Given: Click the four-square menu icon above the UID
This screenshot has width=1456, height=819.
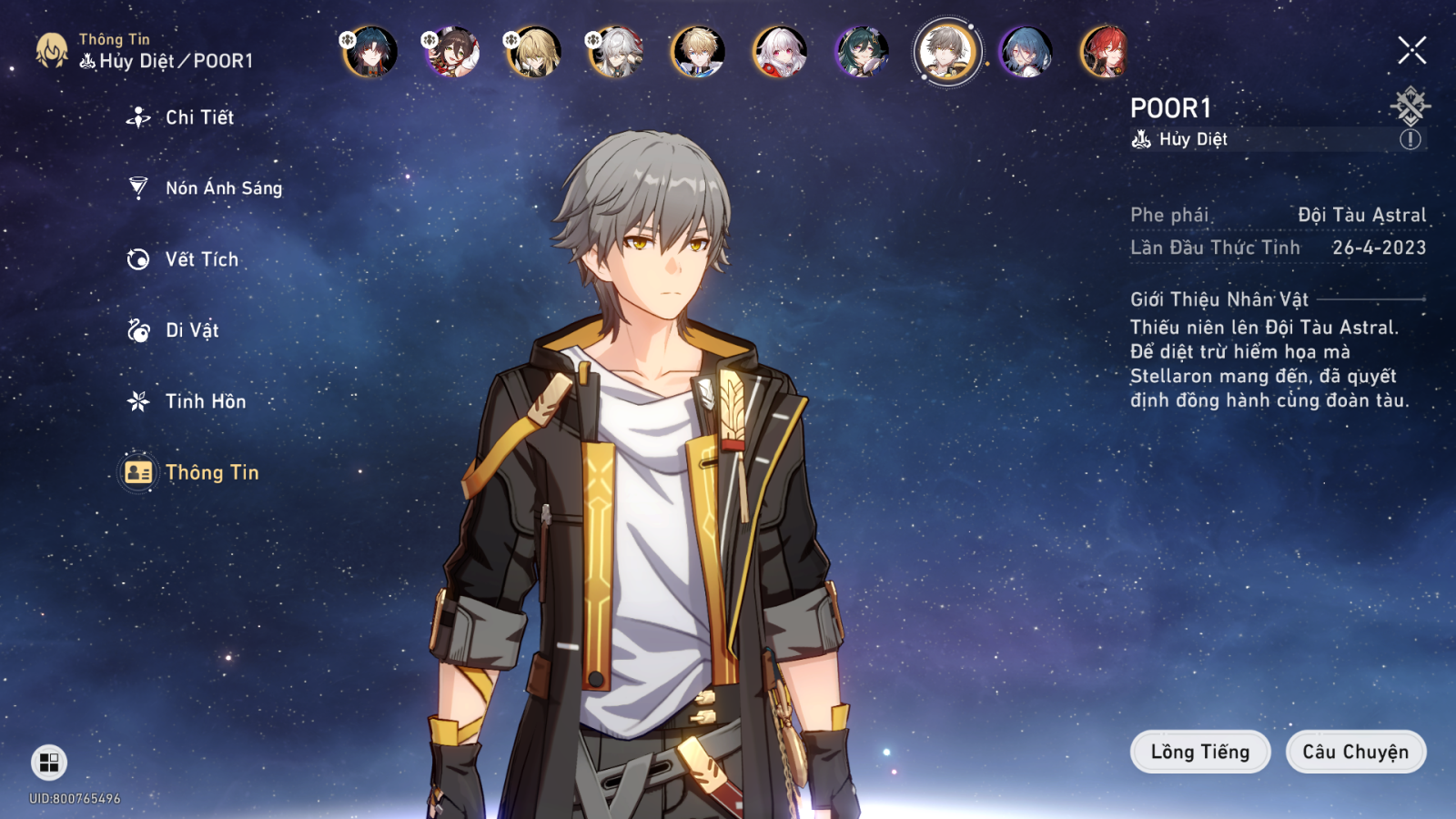Looking at the screenshot, I should click(x=49, y=763).
